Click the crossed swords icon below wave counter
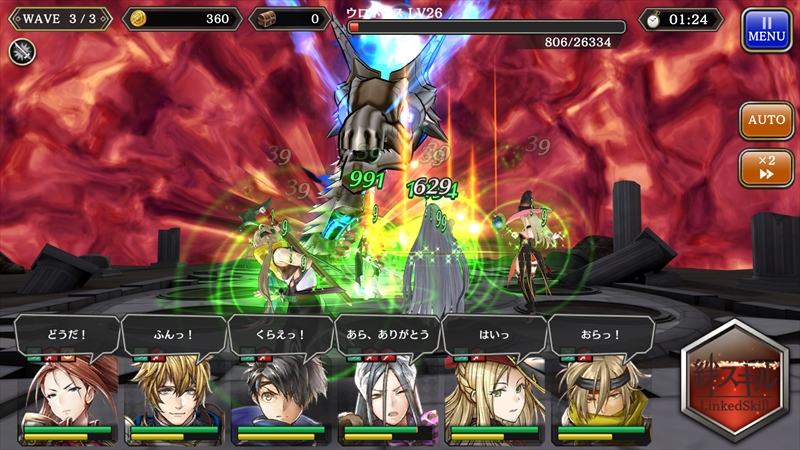The height and width of the screenshot is (450, 800). [22, 52]
